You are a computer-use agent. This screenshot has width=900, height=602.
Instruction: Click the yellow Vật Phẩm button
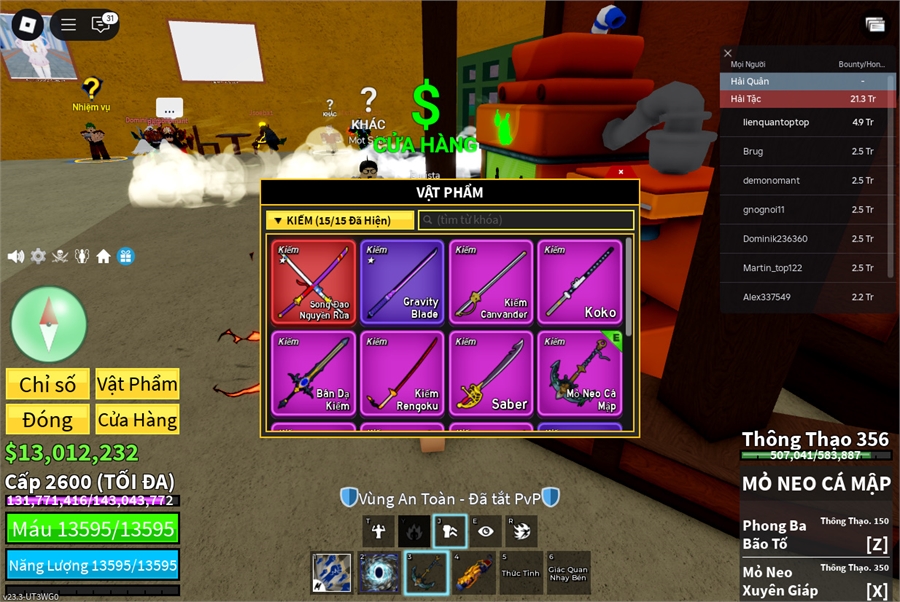coord(137,384)
